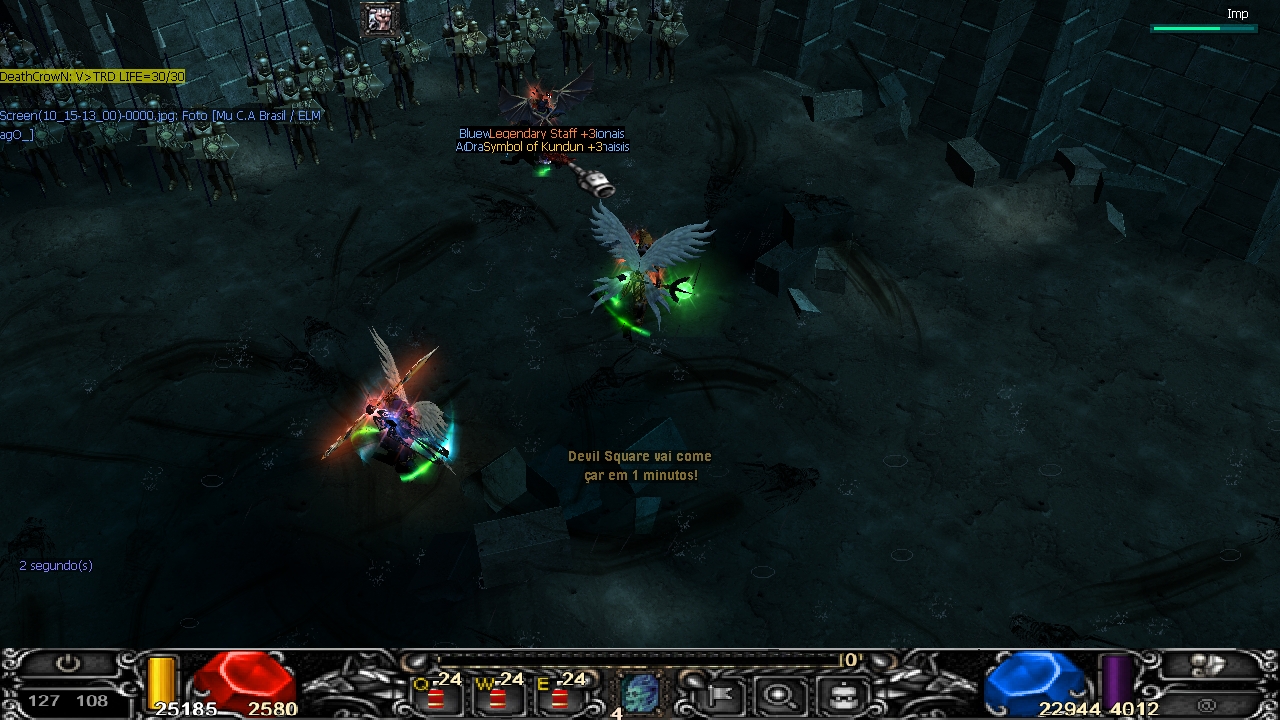The image size is (1280, 720).
Task: Click the fist buff icon at top
Action: 381,19
